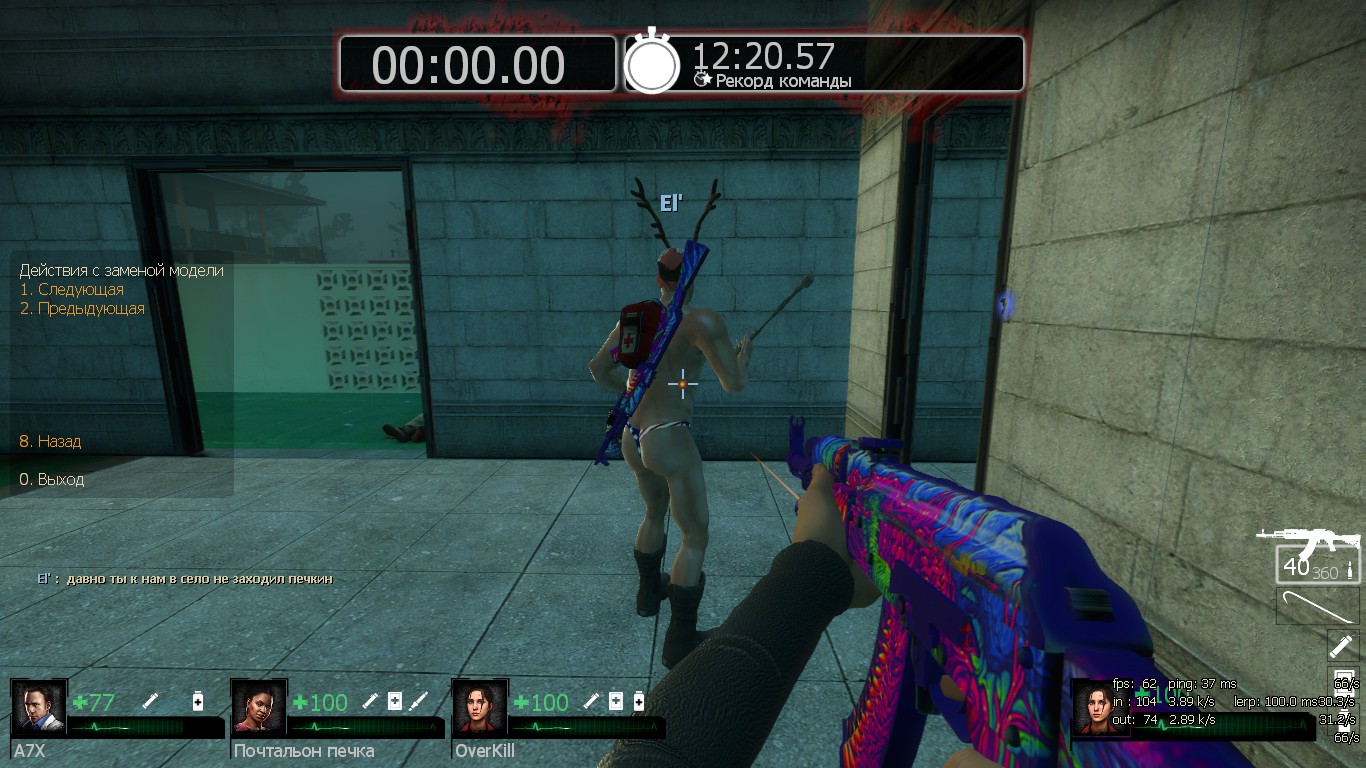Viewport: 1366px width, 768px height.
Task: Exit the menu via '0. Выход'
Action: tap(52, 480)
